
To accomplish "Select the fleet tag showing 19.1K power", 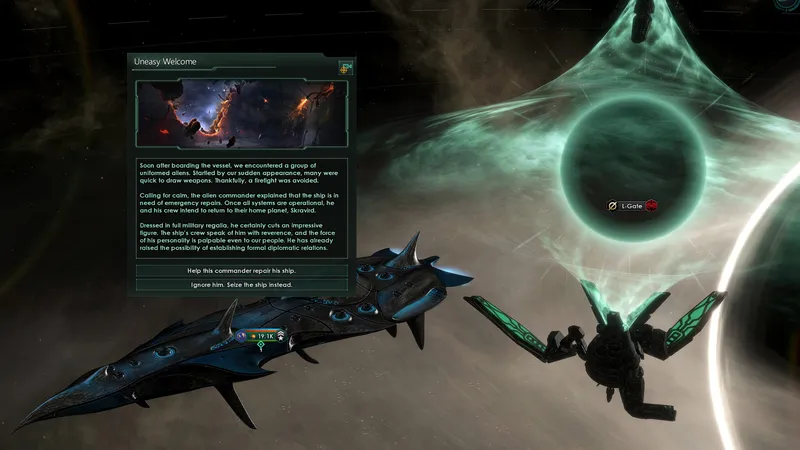I will [x=261, y=335].
